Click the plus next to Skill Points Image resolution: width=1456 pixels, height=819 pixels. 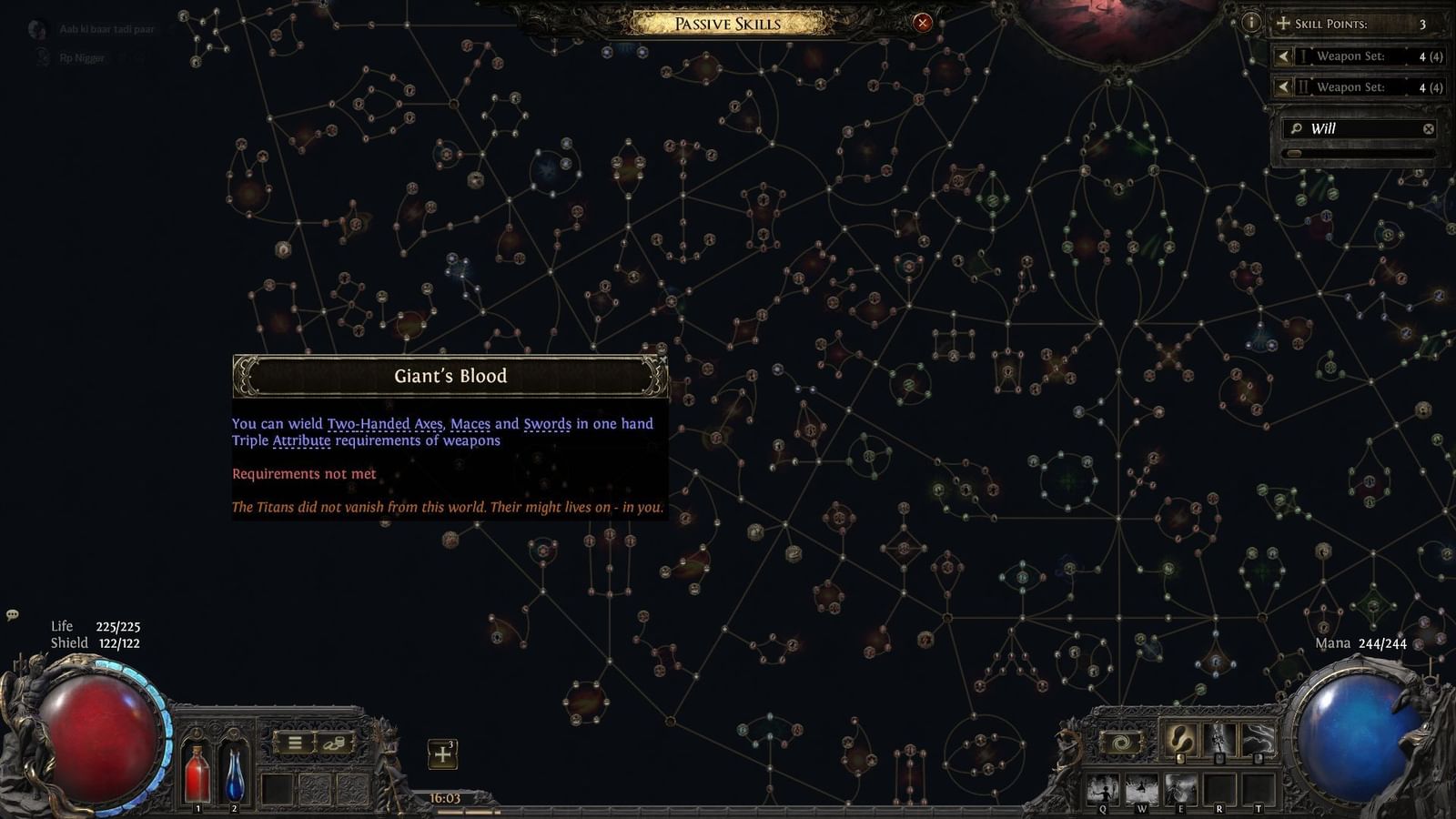[x=1283, y=23]
